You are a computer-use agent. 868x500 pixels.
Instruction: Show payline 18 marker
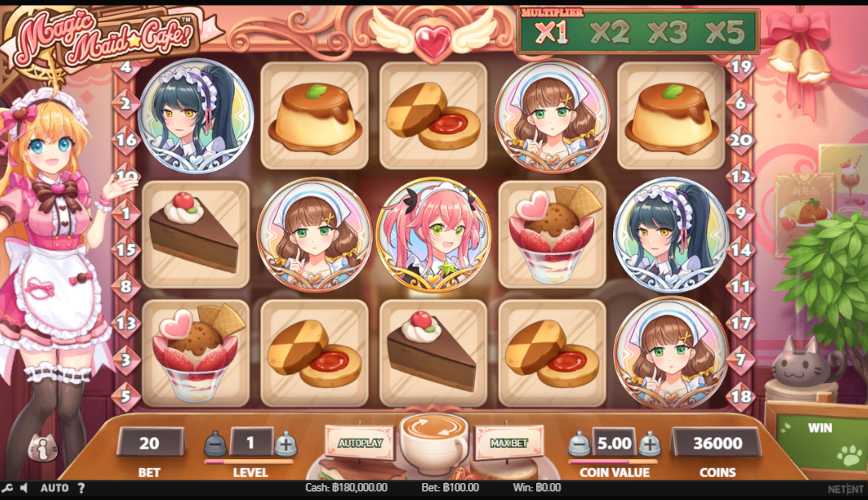click(740, 396)
